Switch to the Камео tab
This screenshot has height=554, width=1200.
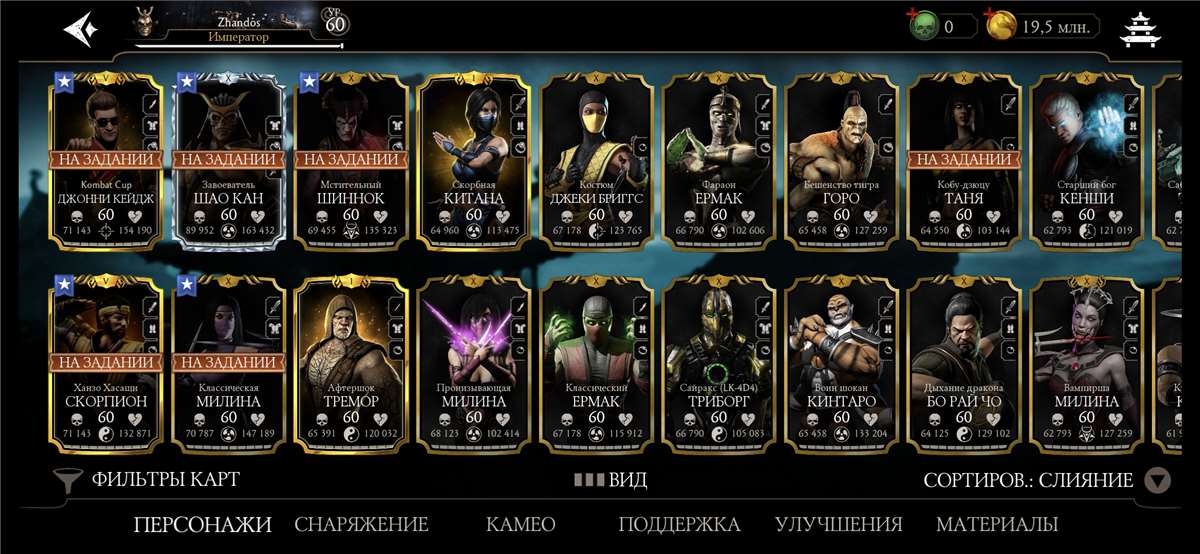pyautogui.click(x=520, y=524)
